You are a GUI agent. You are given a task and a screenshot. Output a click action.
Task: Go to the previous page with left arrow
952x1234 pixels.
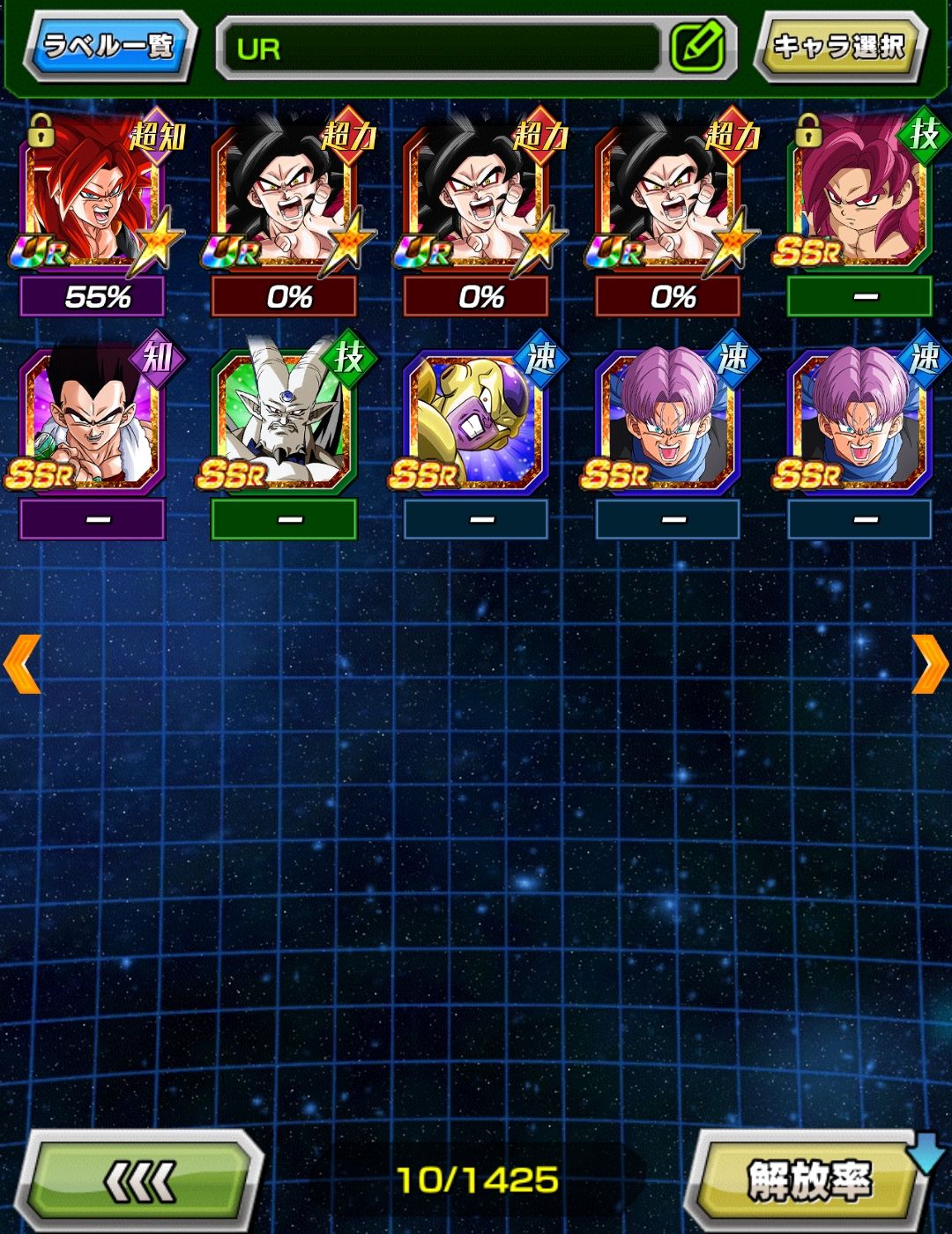22,664
